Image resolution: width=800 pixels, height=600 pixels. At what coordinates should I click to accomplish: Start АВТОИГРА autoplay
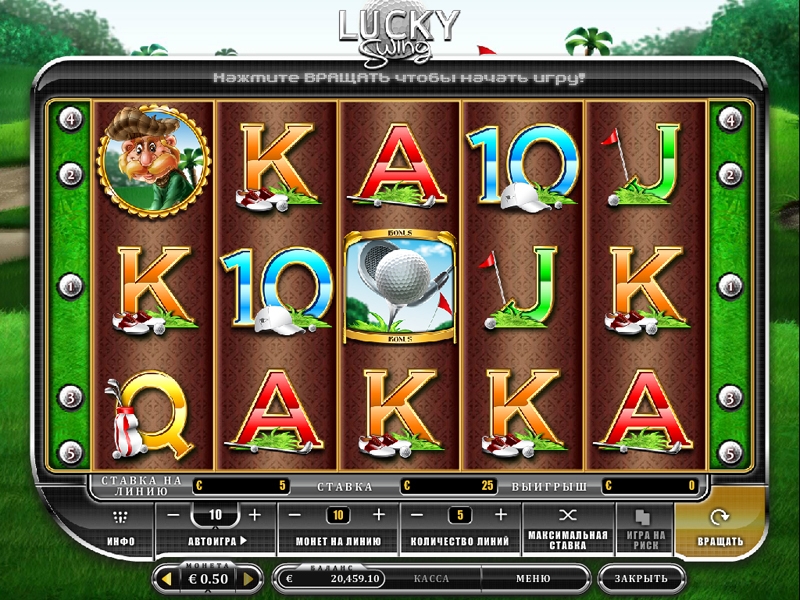click(217, 541)
